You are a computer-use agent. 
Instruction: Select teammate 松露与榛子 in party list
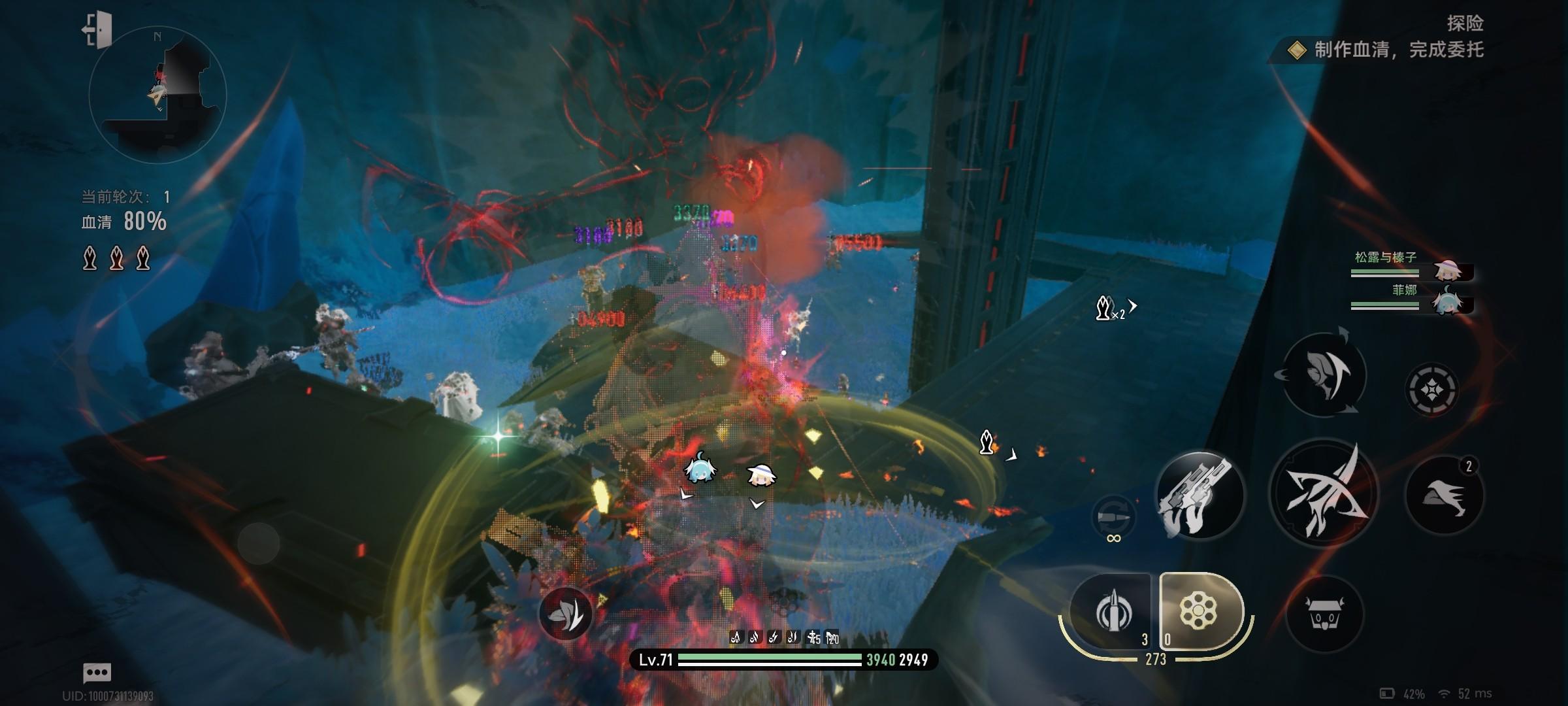pos(1411,265)
